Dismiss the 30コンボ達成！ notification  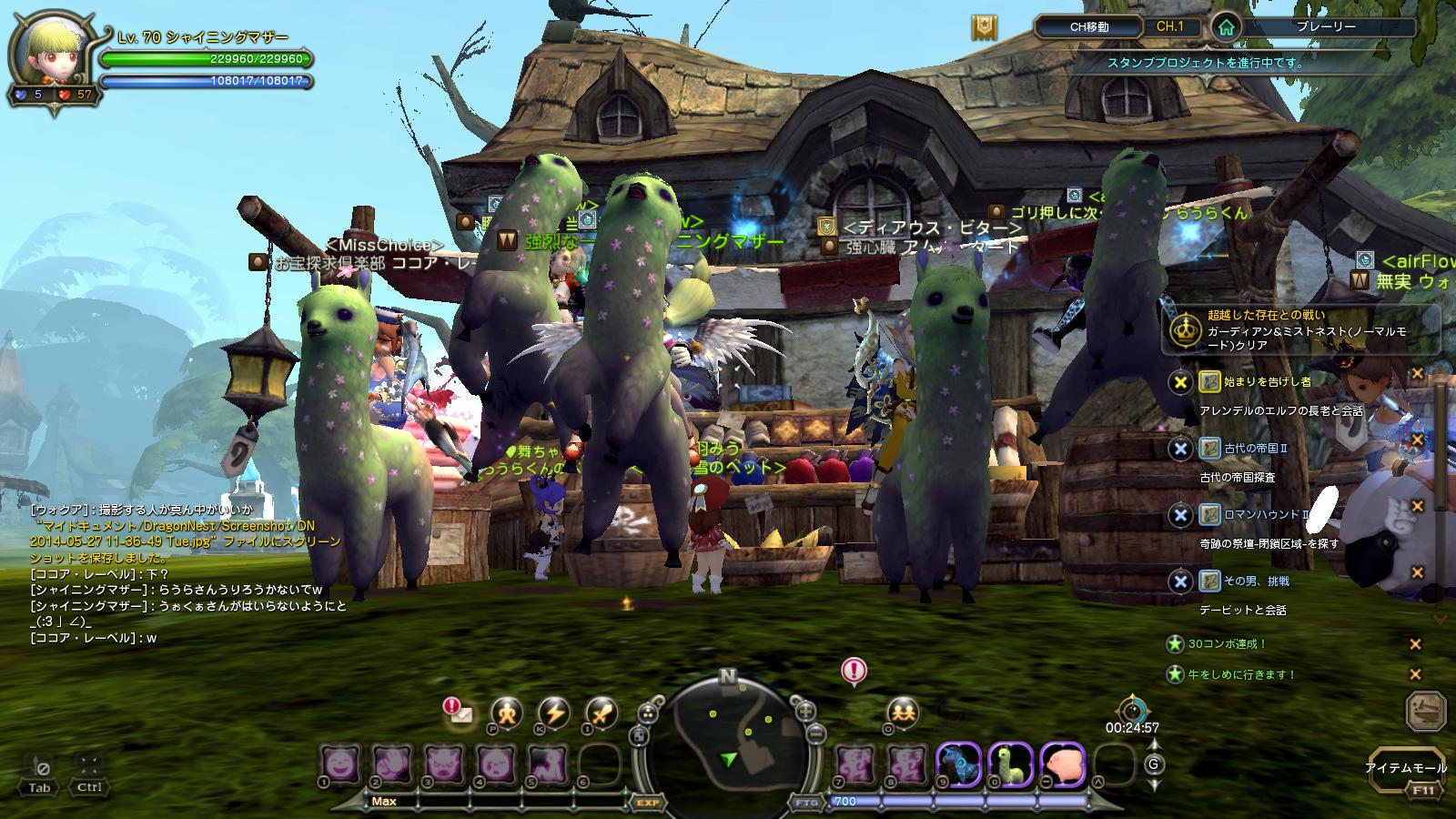coord(1415,644)
